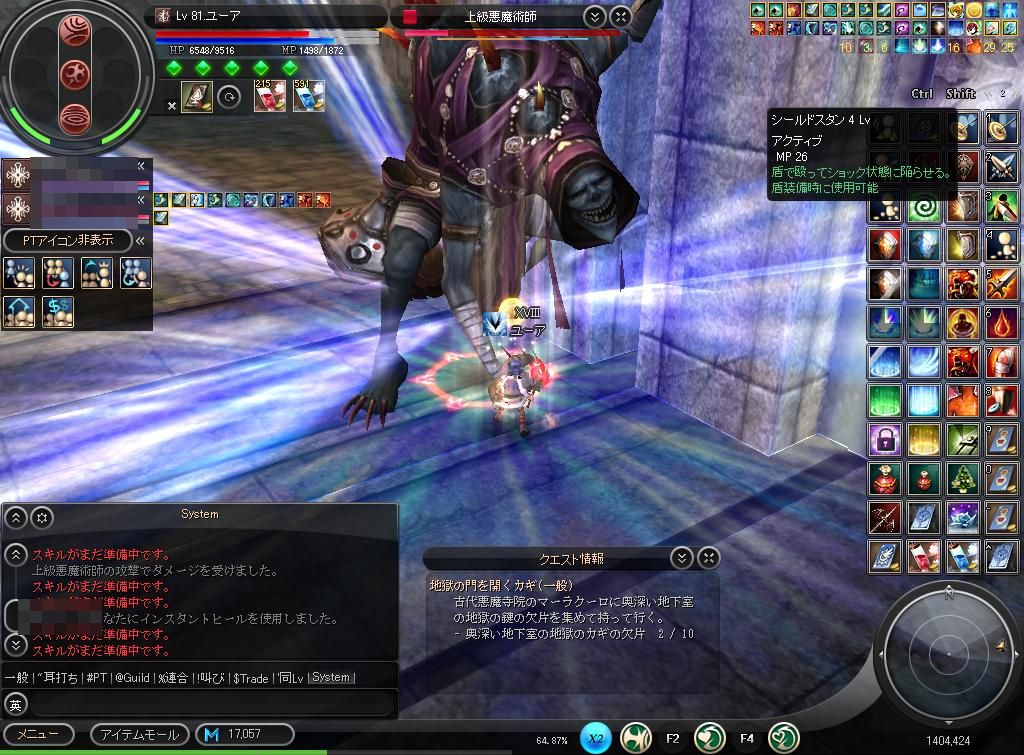This screenshot has height=755, width=1024.
Task: Use the Christmas tree item slot
Action: pos(964,478)
